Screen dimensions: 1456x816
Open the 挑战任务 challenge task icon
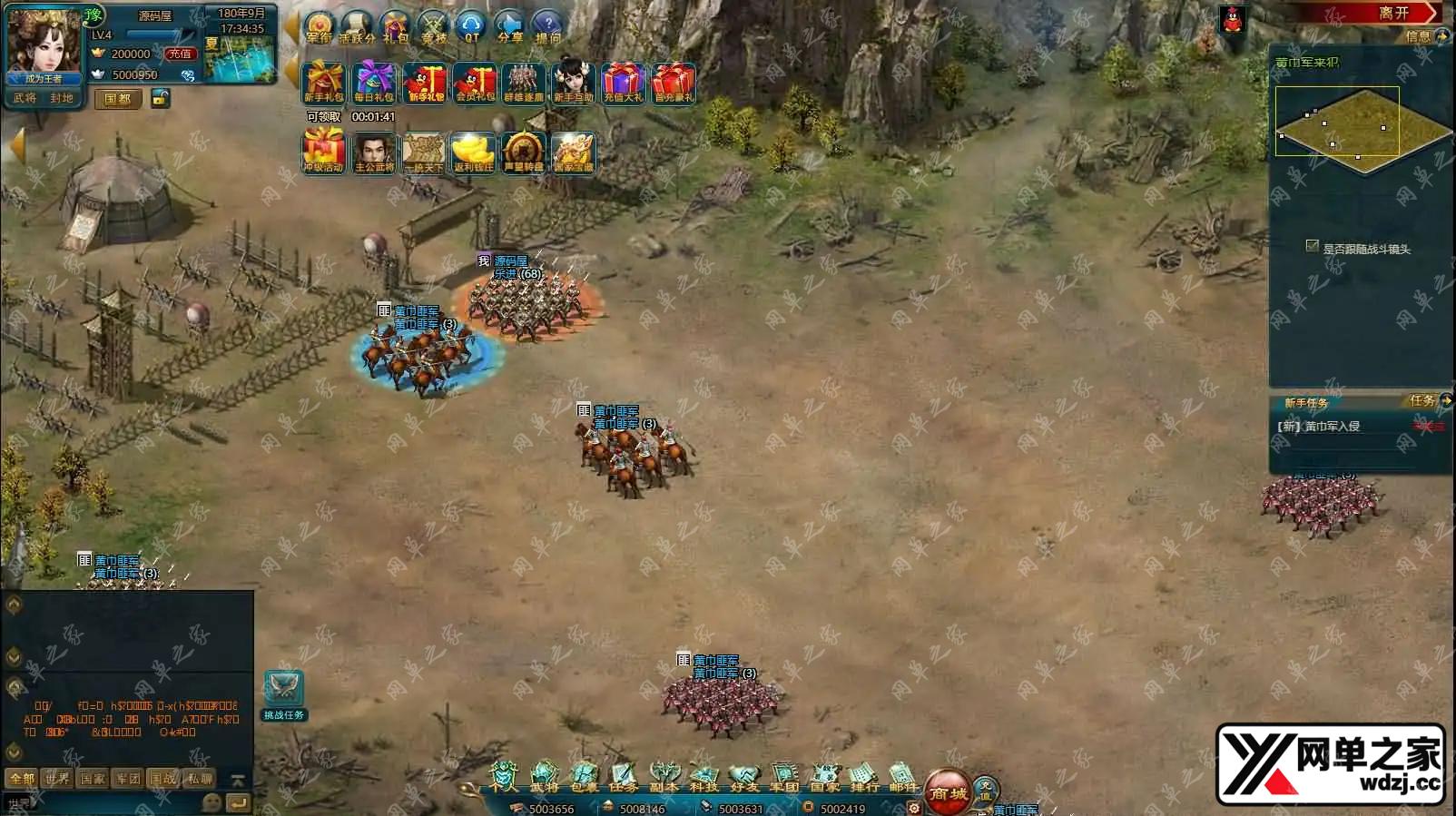[283, 694]
